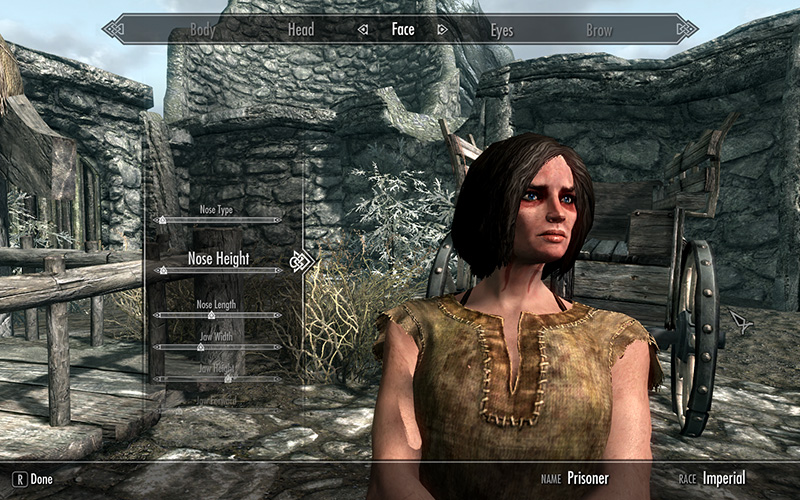Open the Eyes tab
Image resolution: width=800 pixels, height=500 pixels.
[x=501, y=30]
